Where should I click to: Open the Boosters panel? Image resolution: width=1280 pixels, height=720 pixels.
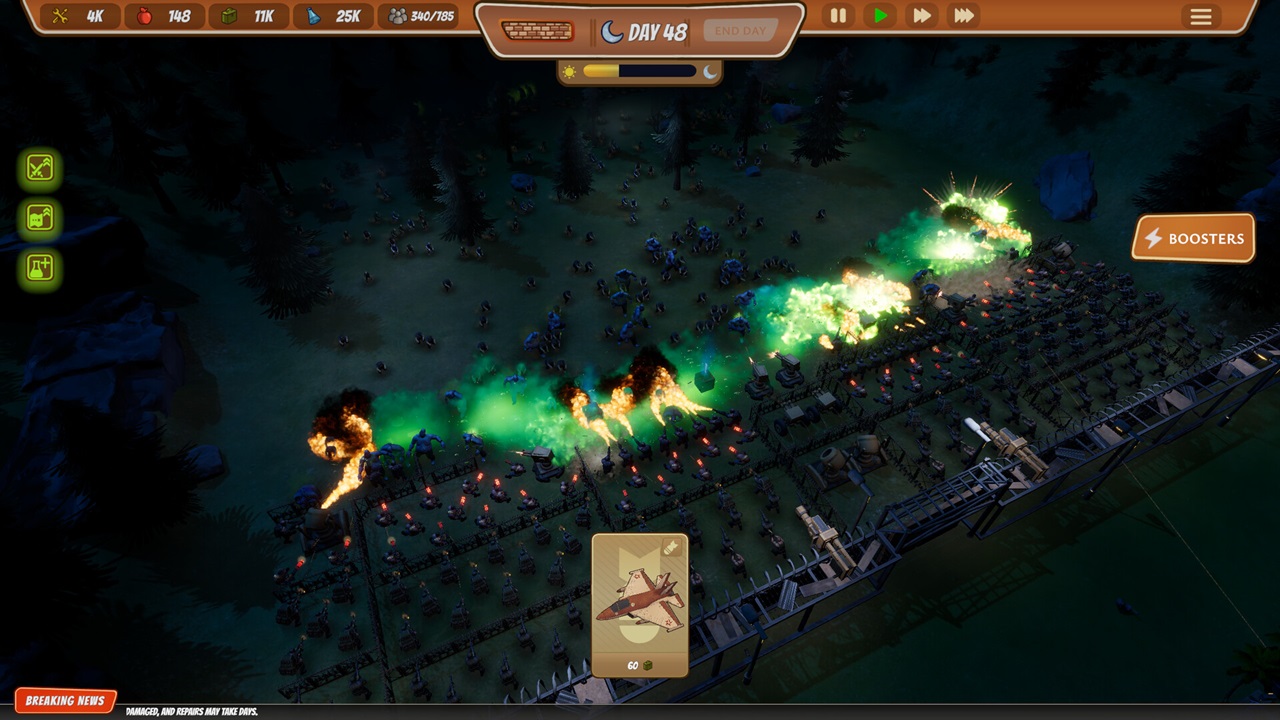tap(1192, 239)
